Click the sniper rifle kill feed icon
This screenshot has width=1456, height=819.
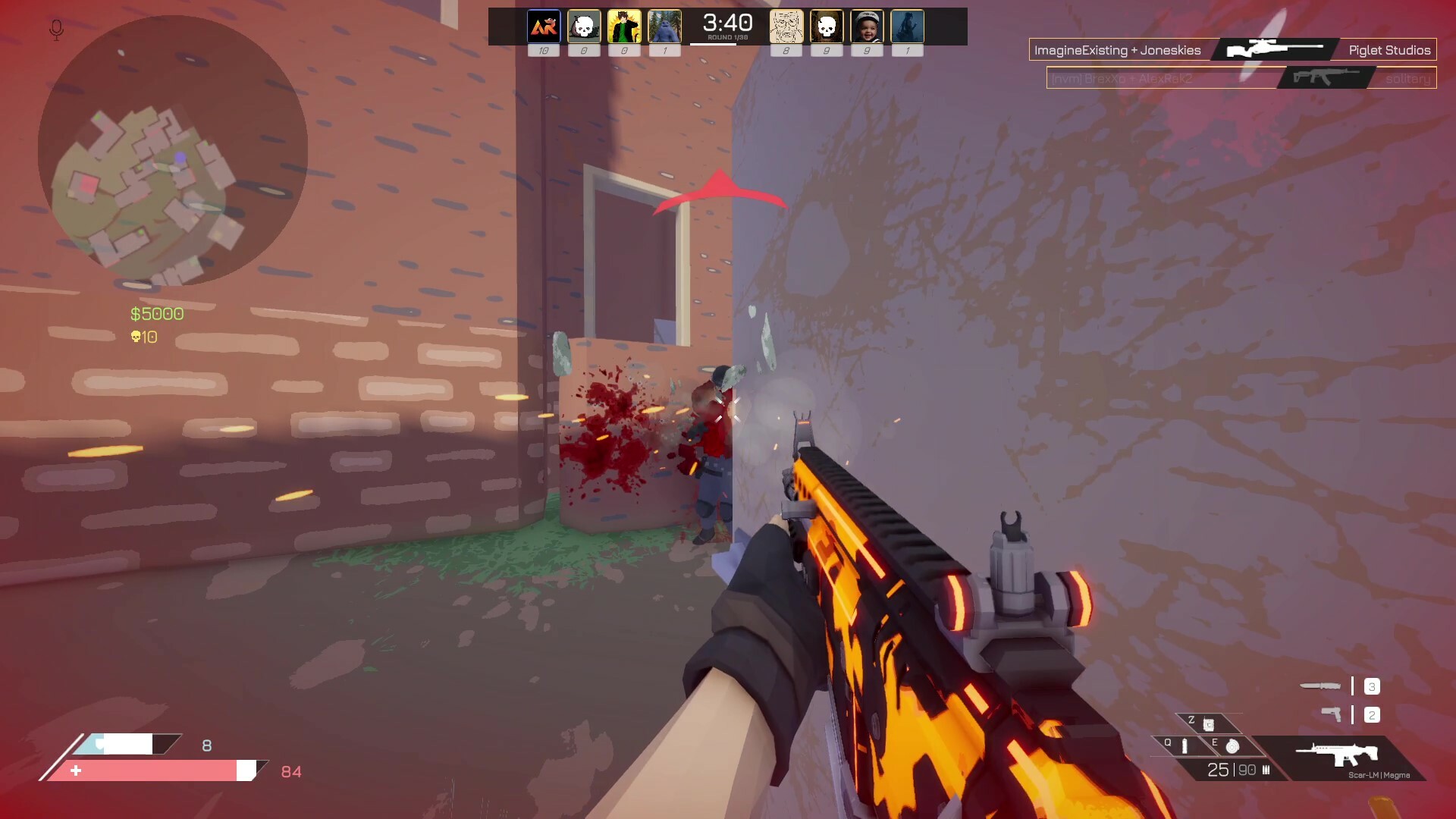pyautogui.click(x=1272, y=48)
